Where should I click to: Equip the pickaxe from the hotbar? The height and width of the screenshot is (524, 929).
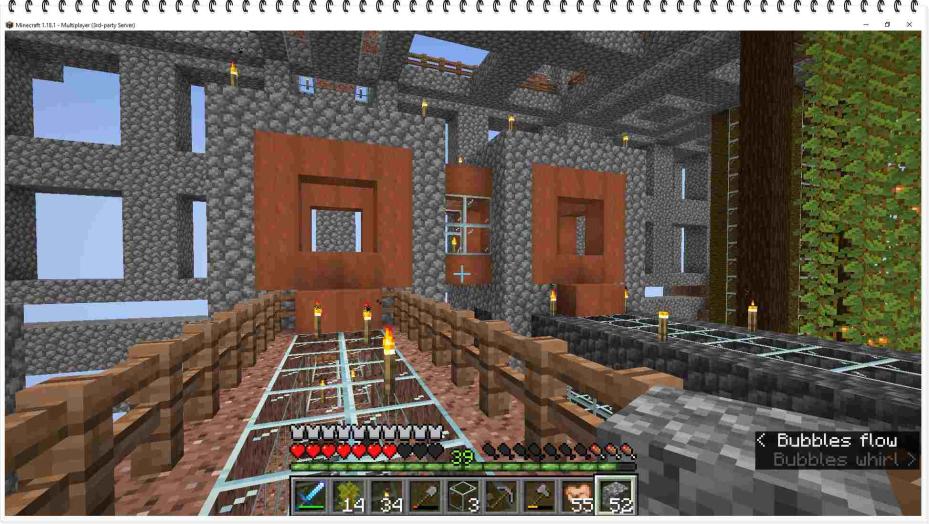click(x=502, y=496)
